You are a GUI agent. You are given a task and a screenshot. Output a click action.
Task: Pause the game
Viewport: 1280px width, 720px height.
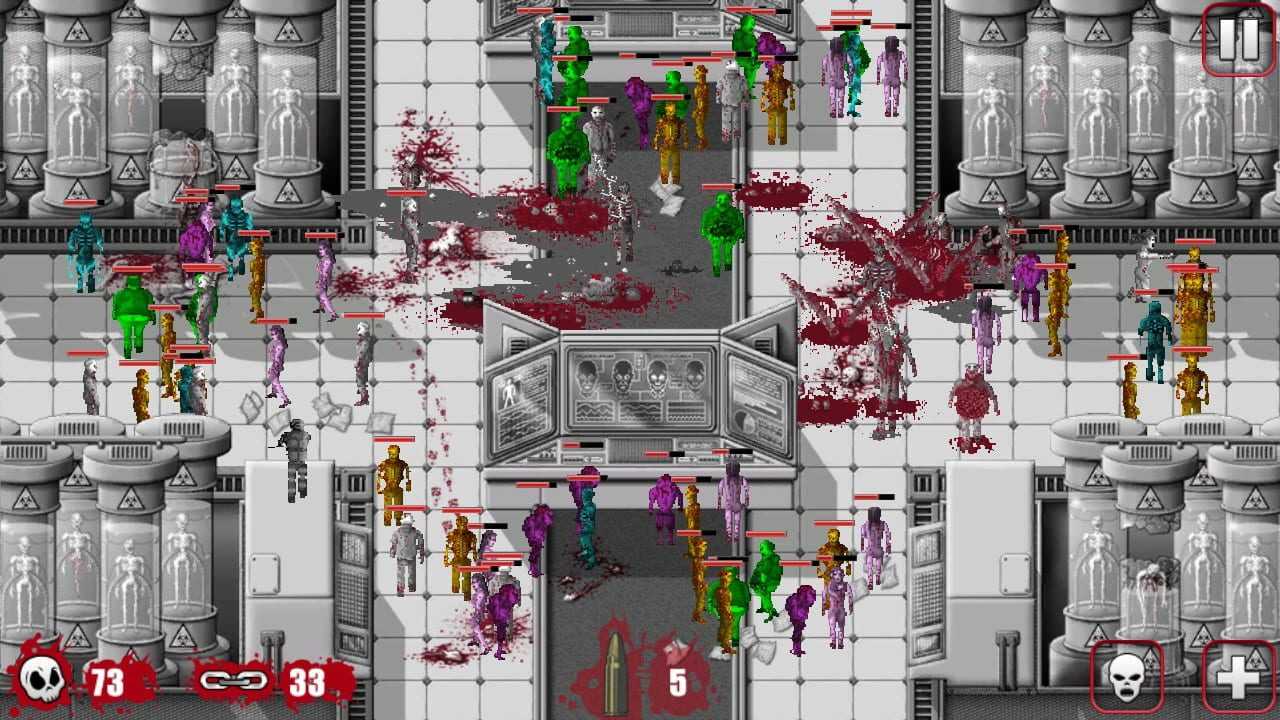[x=1238, y=40]
